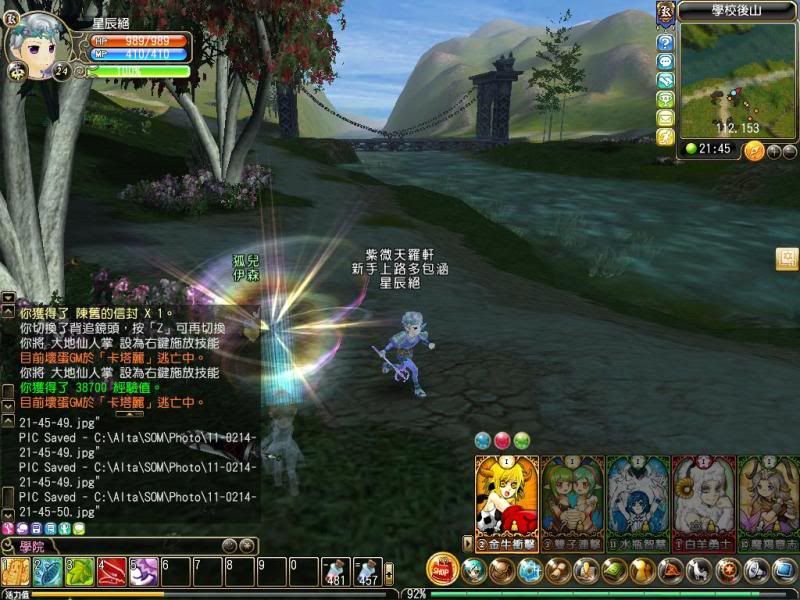Click the minimap of 學校後山

click(x=738, y=78)
